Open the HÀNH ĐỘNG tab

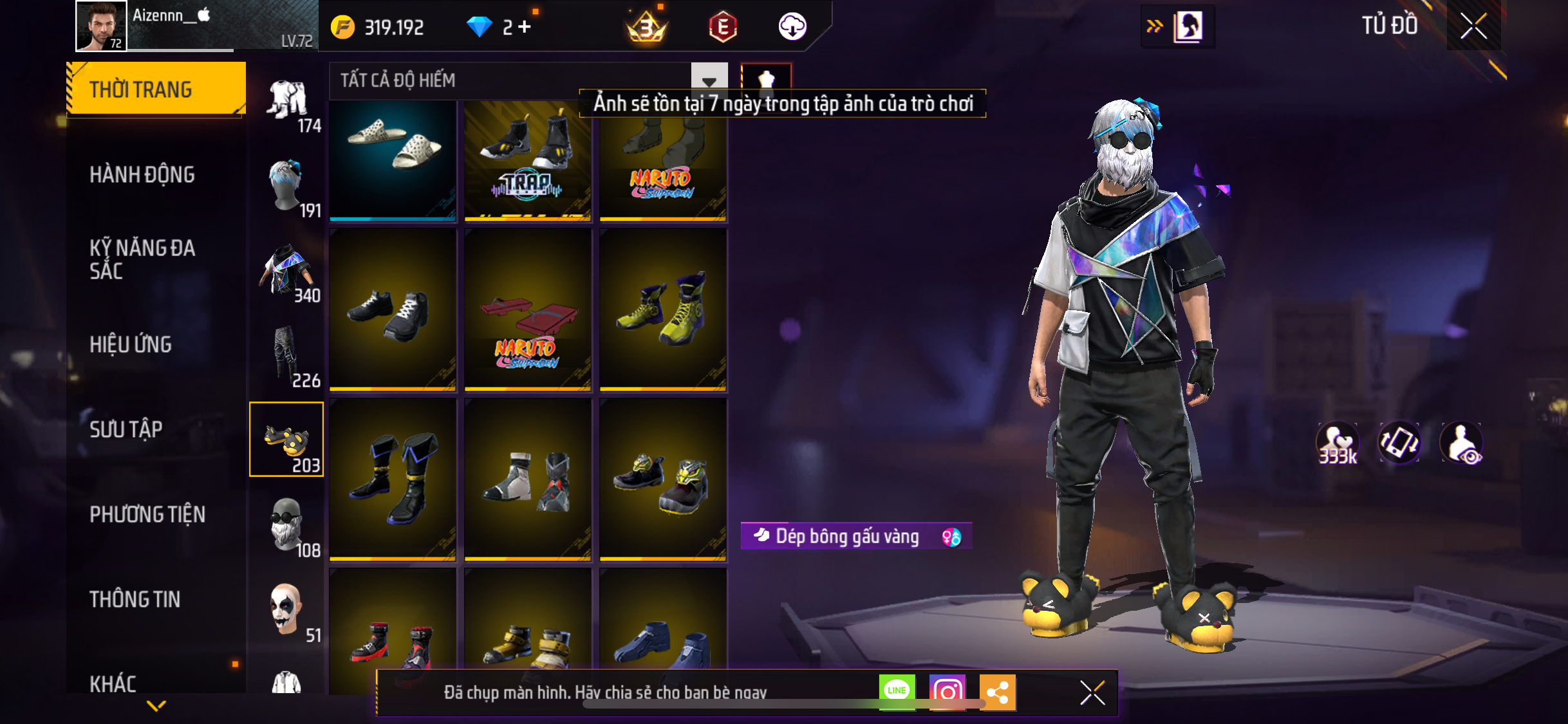point(142,174)
